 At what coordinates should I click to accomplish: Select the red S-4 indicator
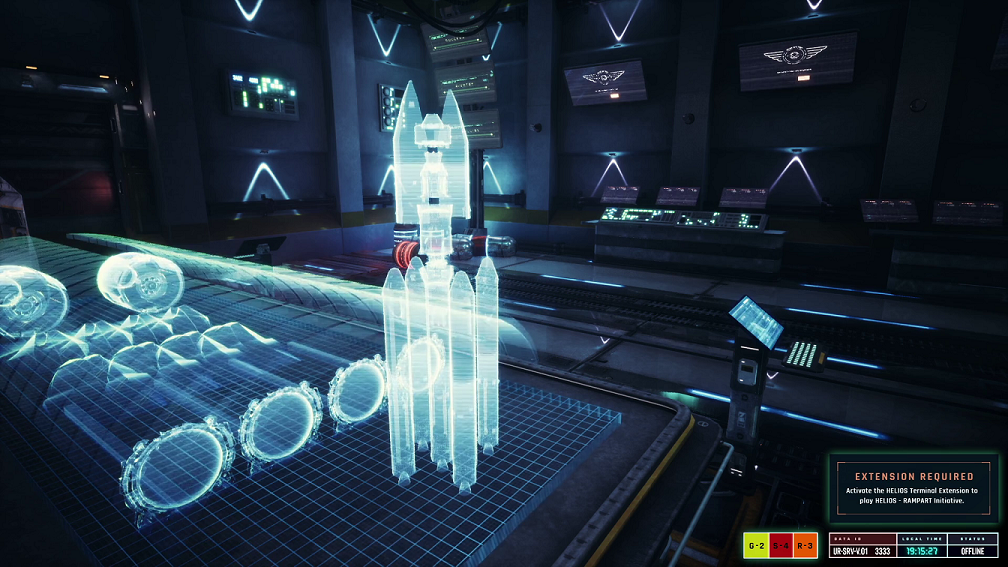[x=781, y=546]
